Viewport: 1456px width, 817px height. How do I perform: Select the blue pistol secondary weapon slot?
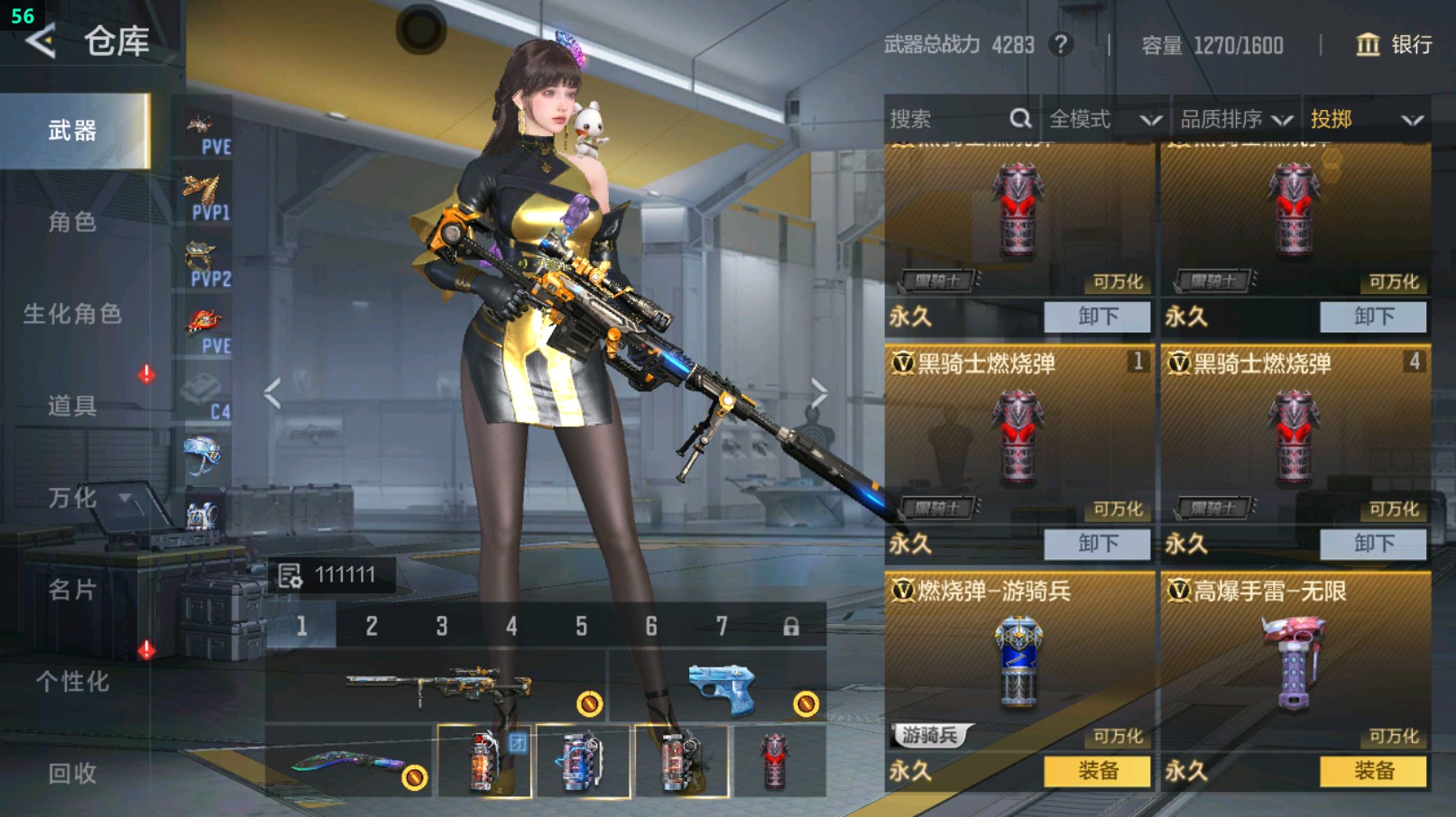(x=720, y=687)
